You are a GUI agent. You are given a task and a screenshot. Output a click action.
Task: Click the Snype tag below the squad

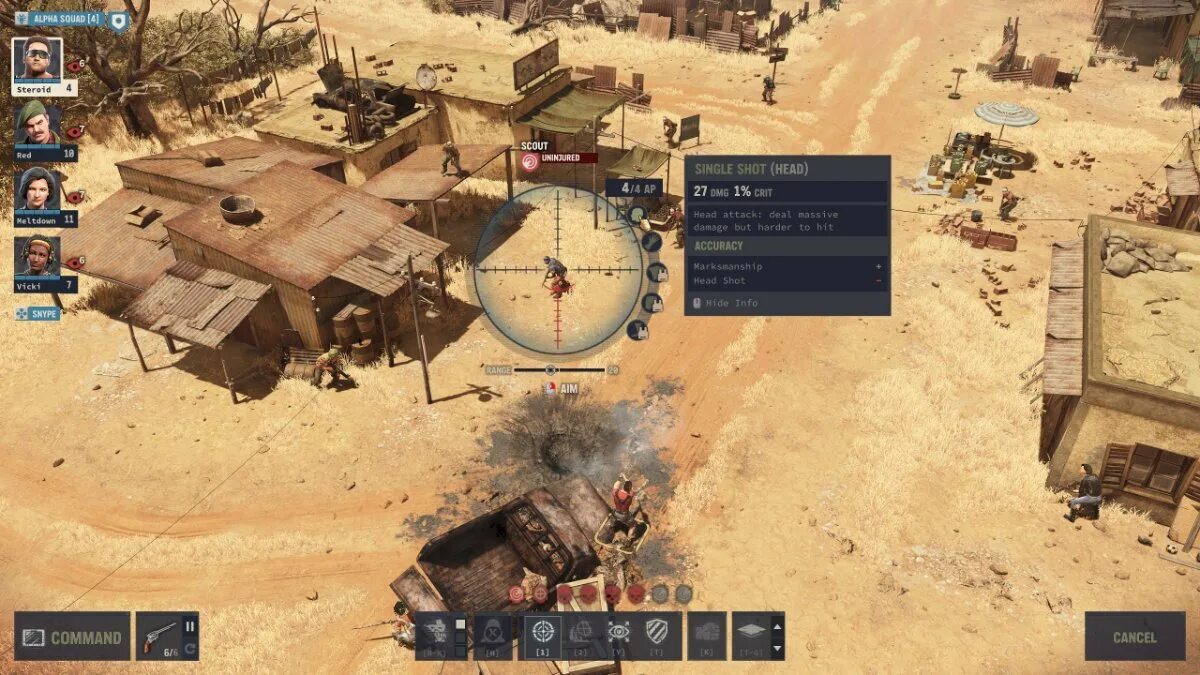pyautogui.click(x=38, y=314)
